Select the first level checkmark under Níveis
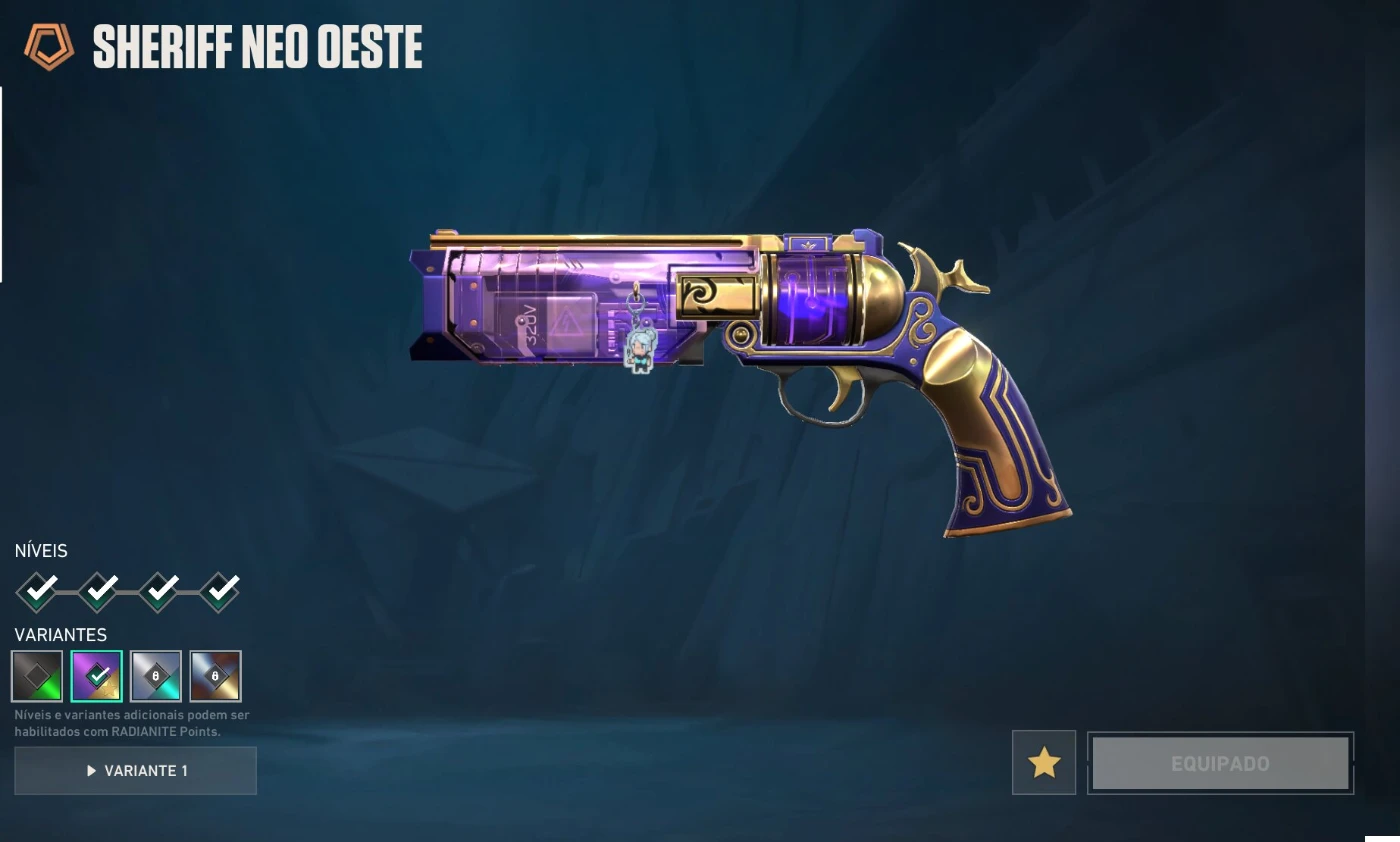The image size is (1400, 842). click(x=38, y=592)
